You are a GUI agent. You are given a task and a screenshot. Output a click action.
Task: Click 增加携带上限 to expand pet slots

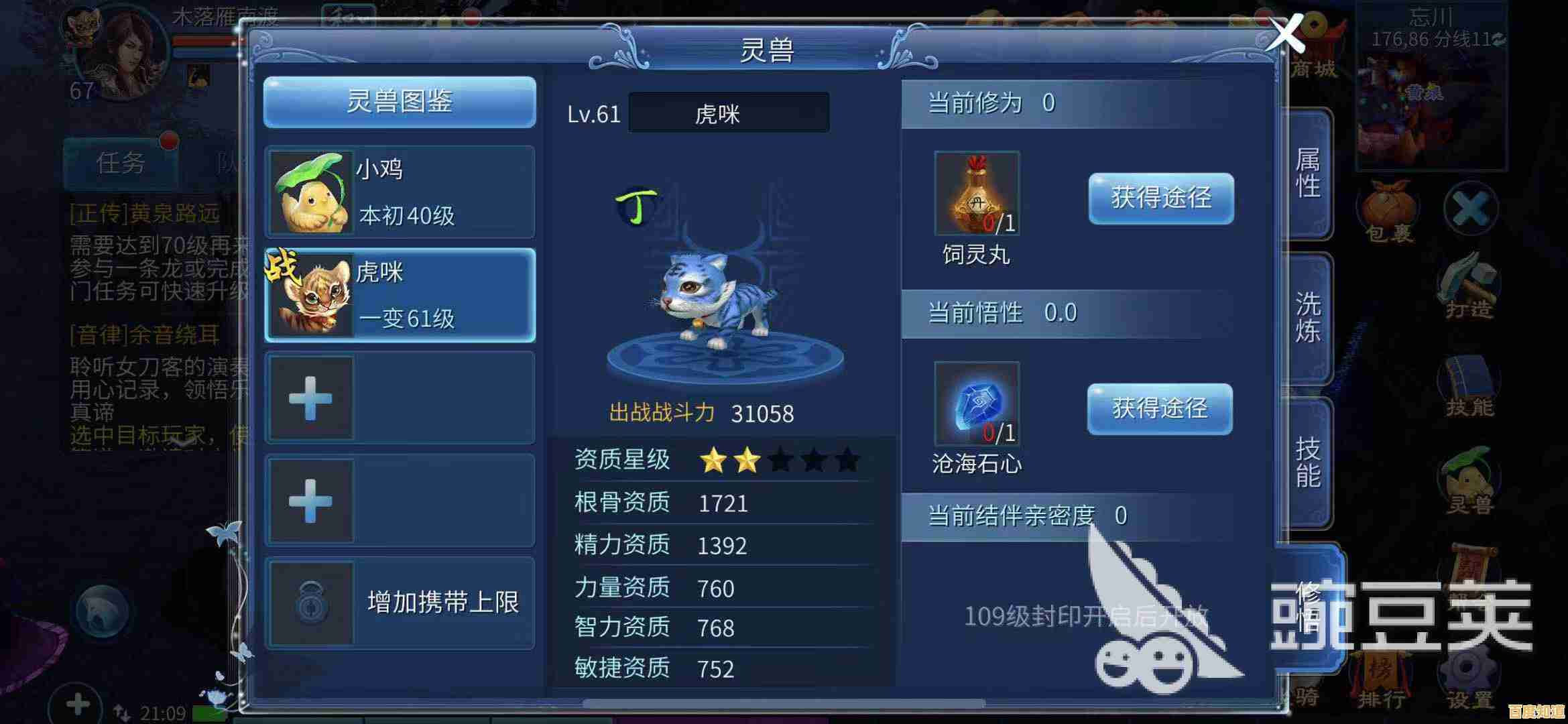tap(400, 602)
